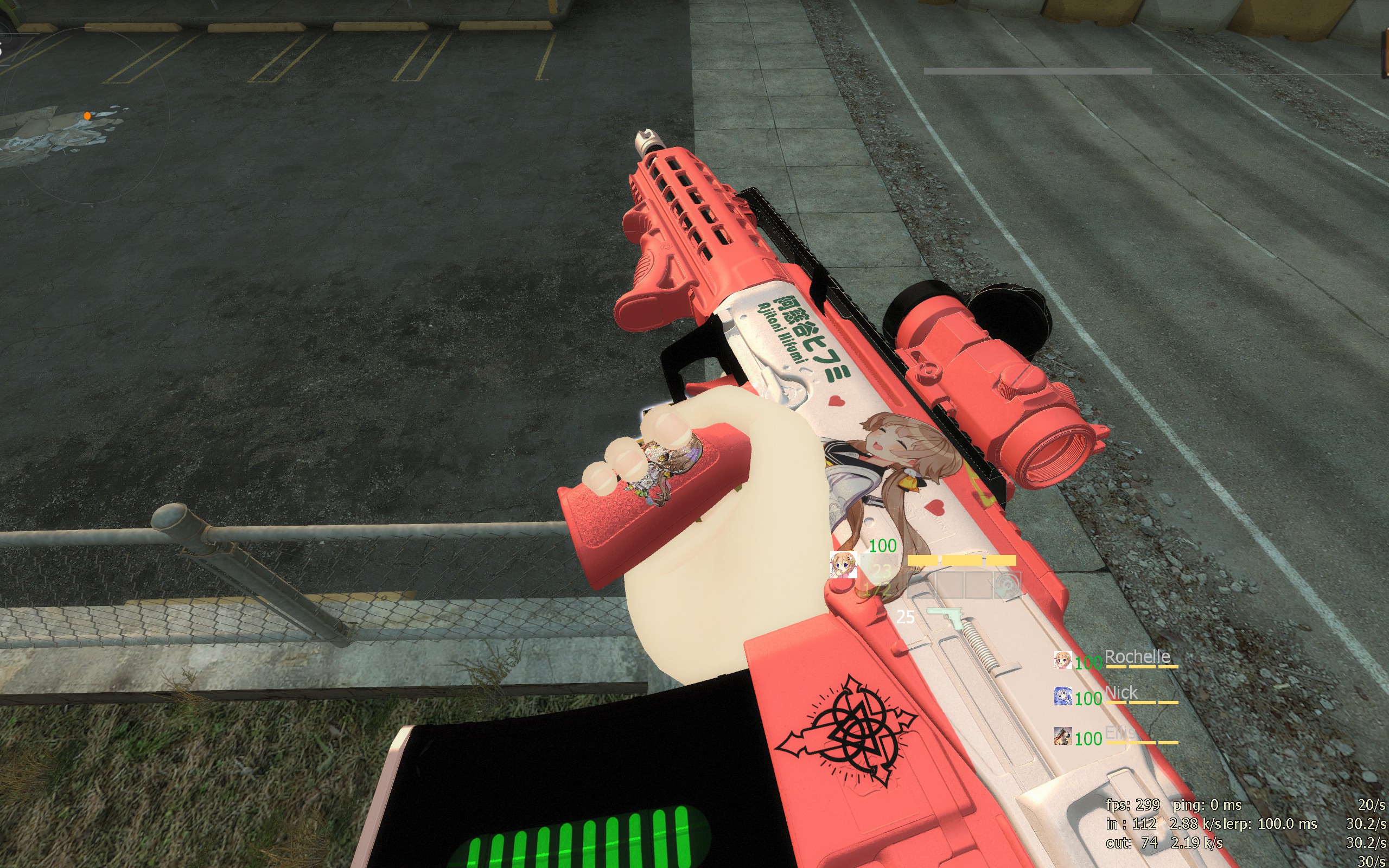Image resolution: width=1389 pixels, height=868 pixels.
Task: Choose Nick's blue-haired teammate portrait
Action: (x=1062, y=697)
